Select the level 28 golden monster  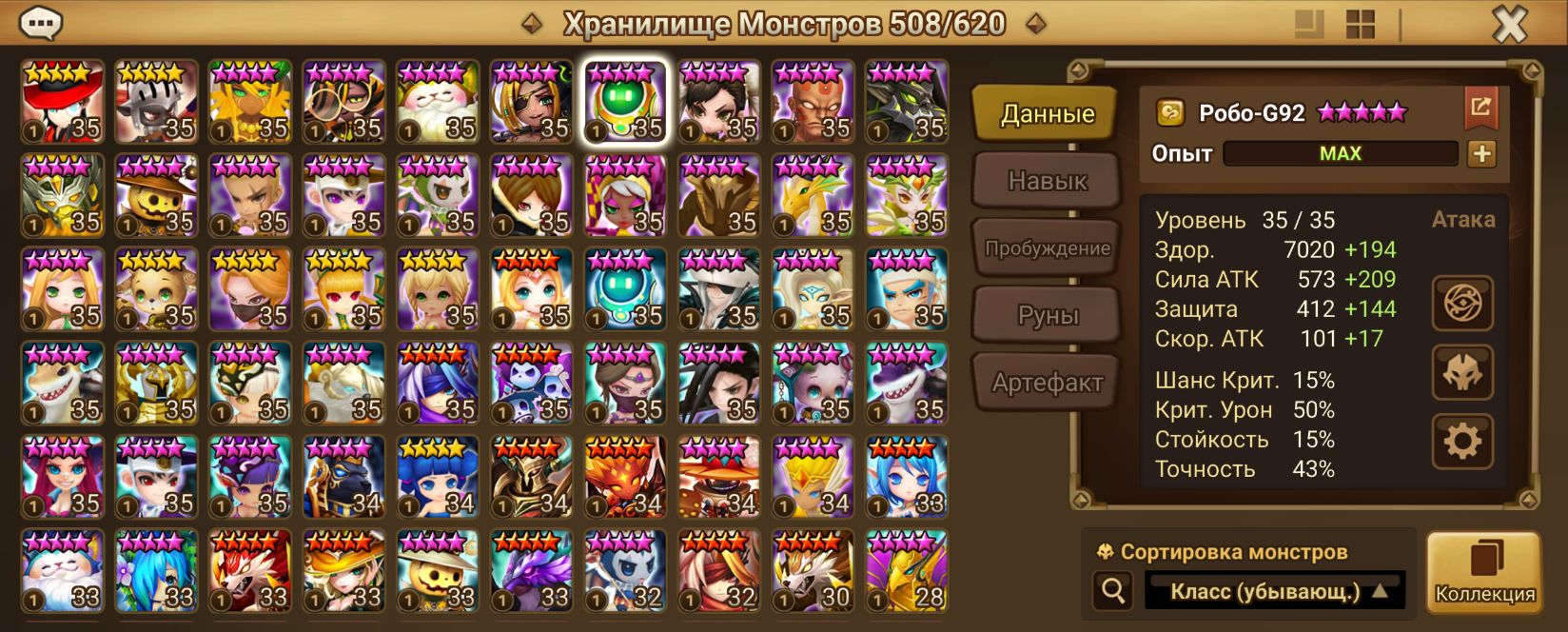click(x=907, y=571)
